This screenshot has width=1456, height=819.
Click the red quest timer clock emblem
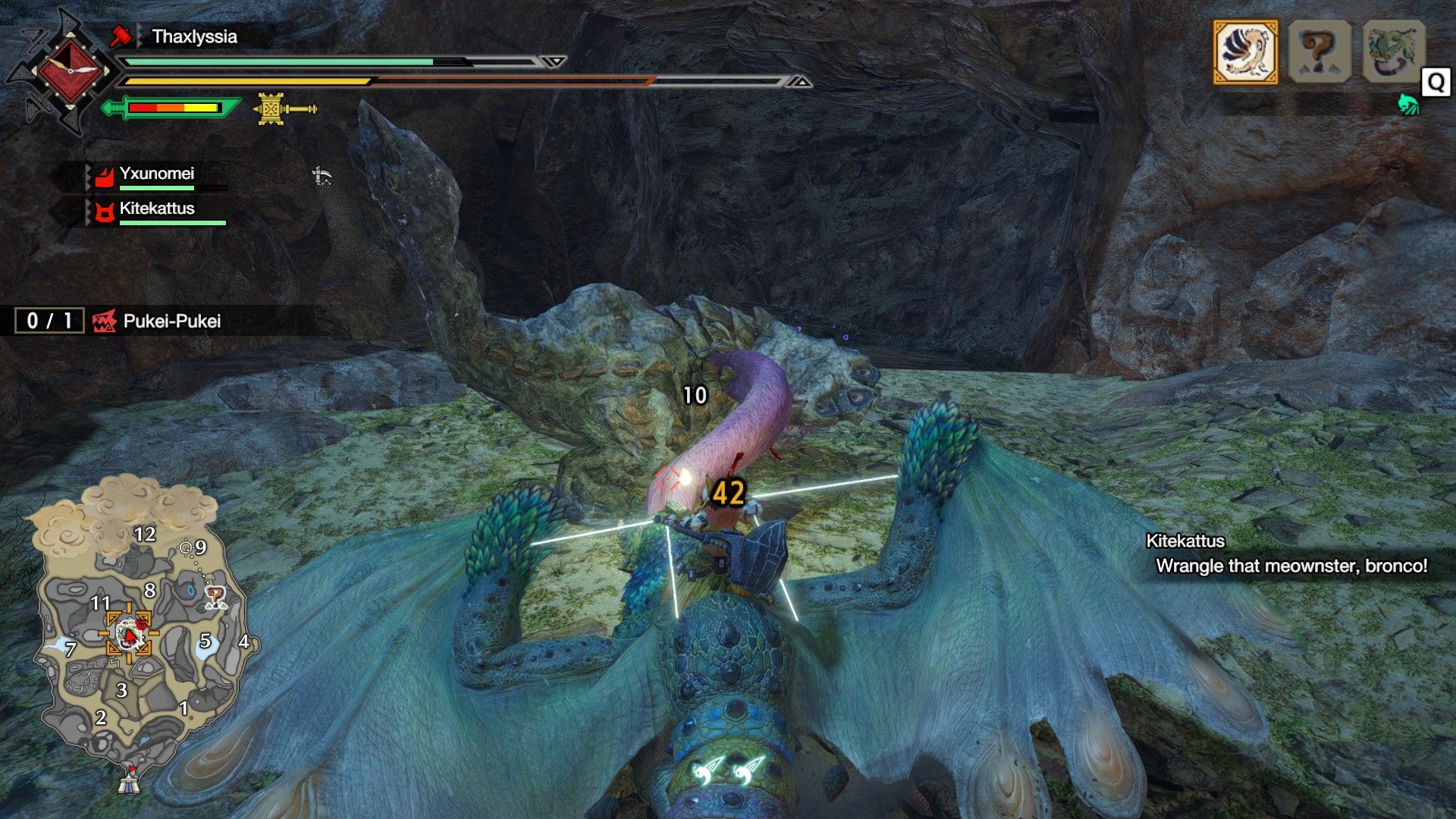click(70, 71)
